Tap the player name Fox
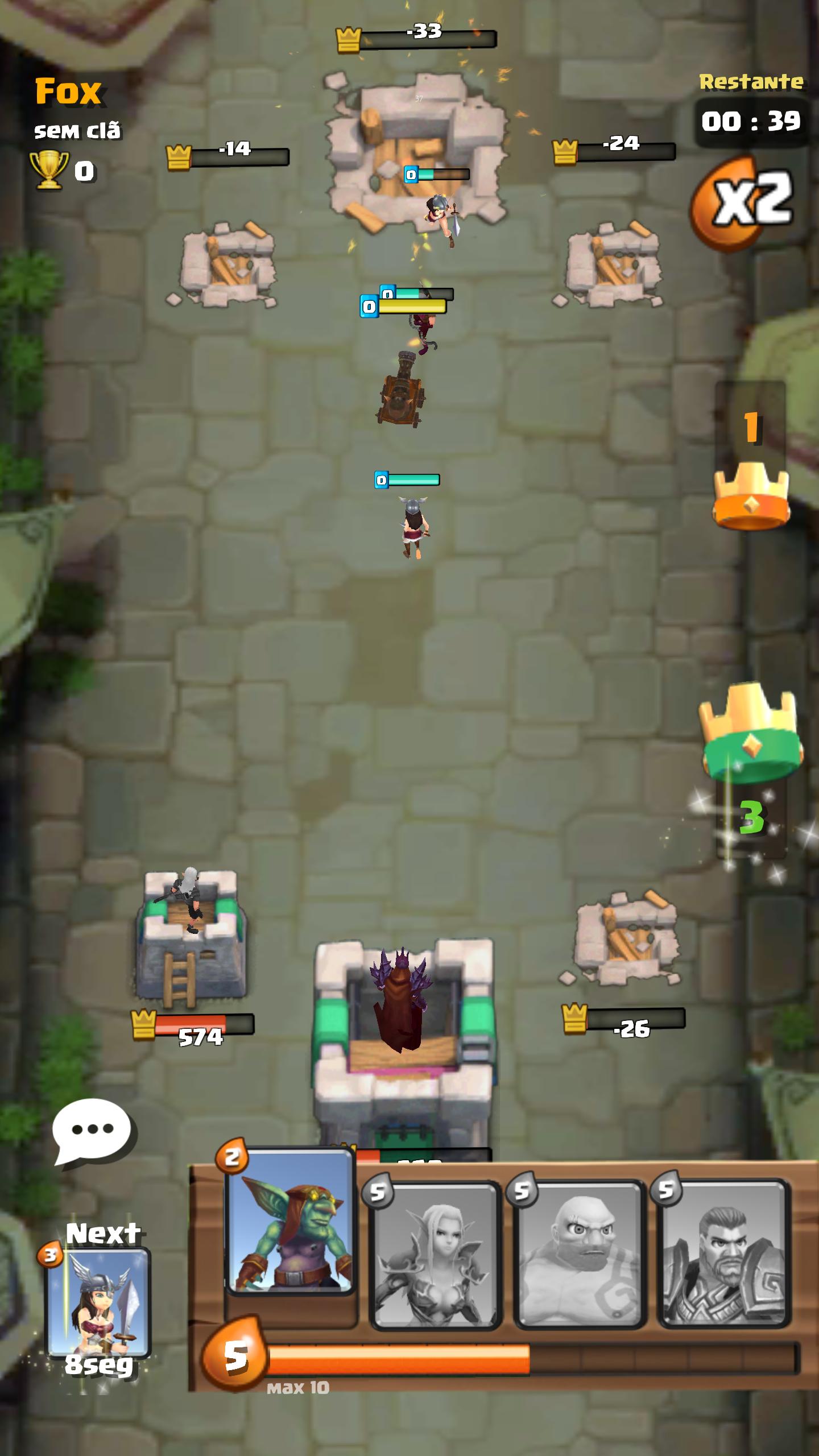The image size is (819, 1456). pos(68,91)
